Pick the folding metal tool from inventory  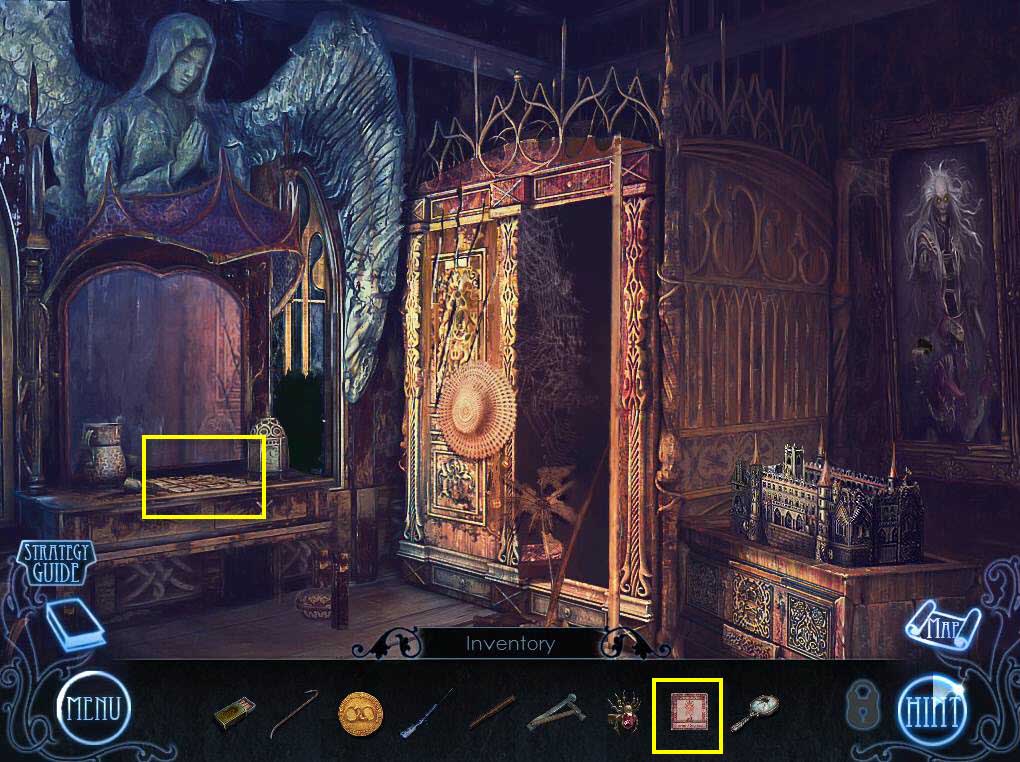pos(552,713)
